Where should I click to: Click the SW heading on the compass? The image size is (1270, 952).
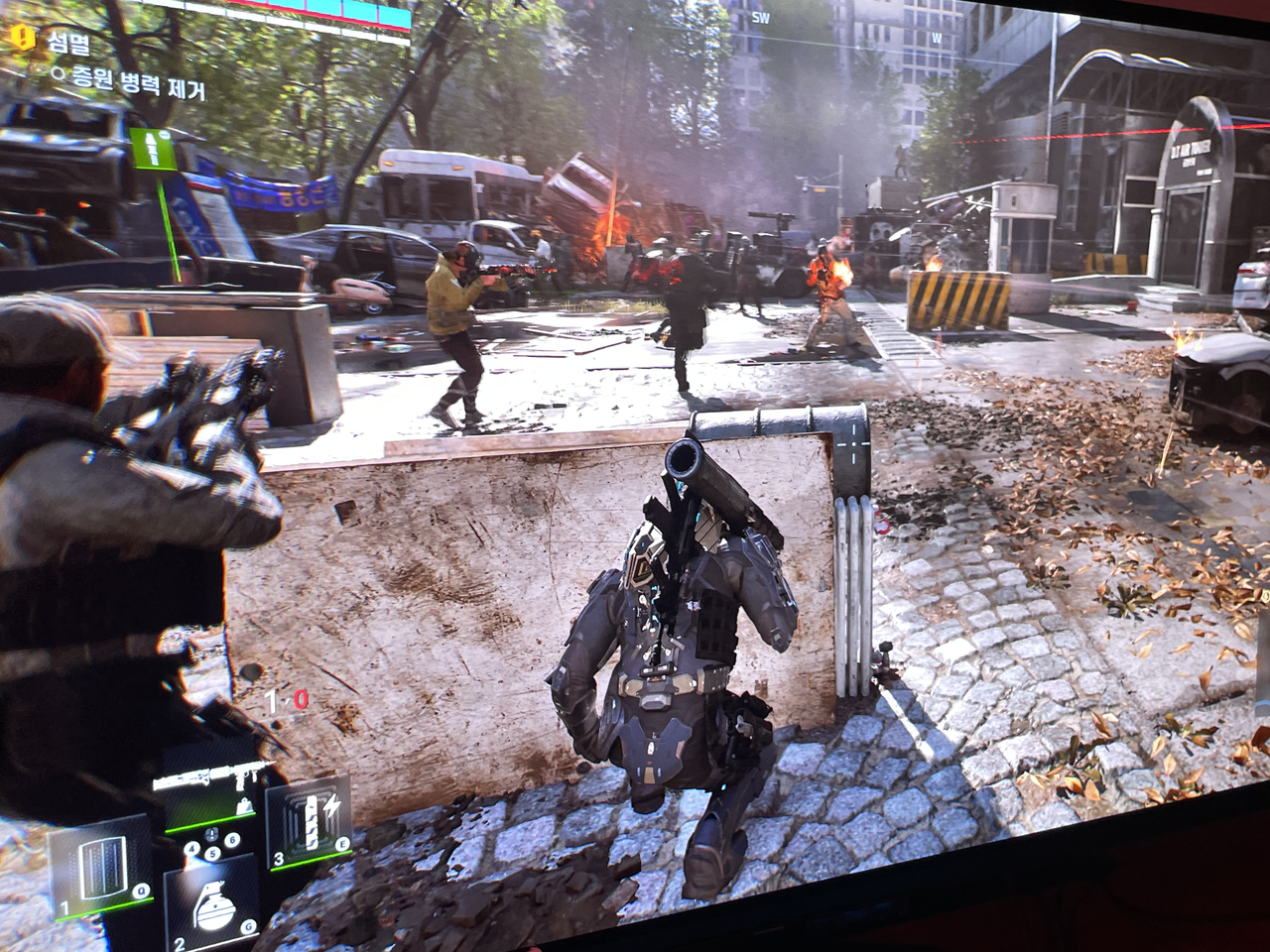761,17
